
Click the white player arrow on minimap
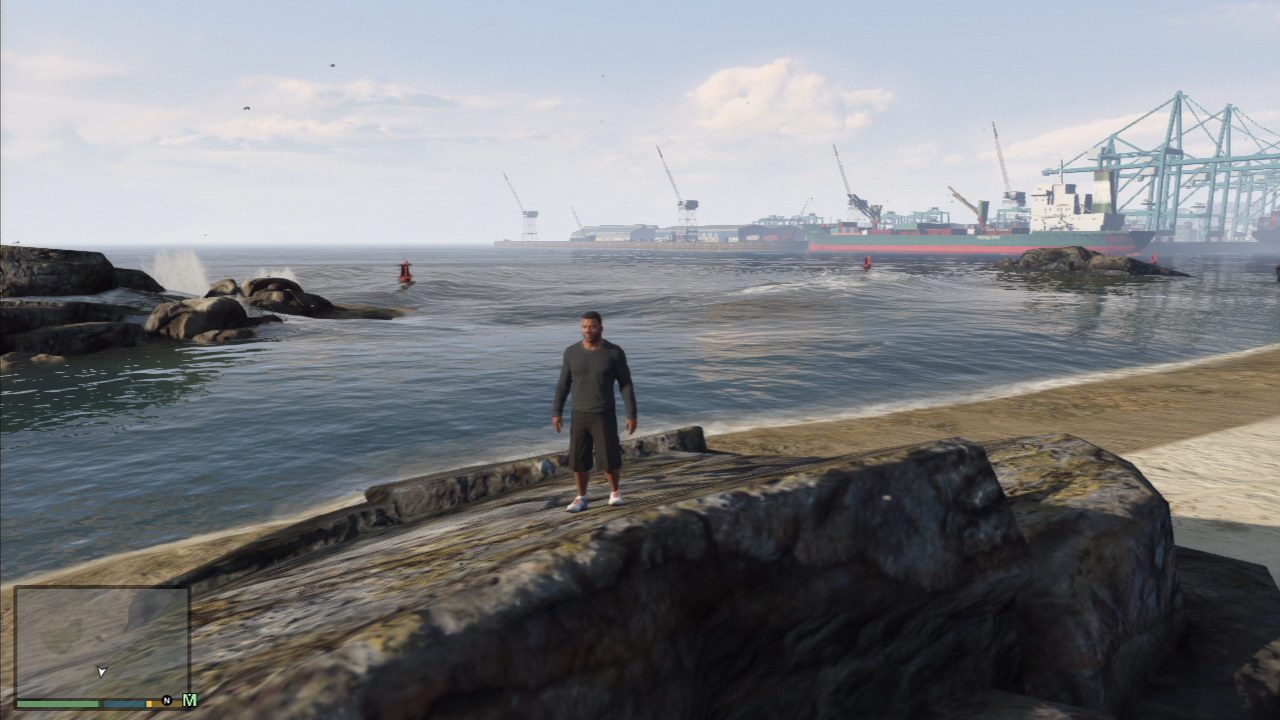(101, 671)
